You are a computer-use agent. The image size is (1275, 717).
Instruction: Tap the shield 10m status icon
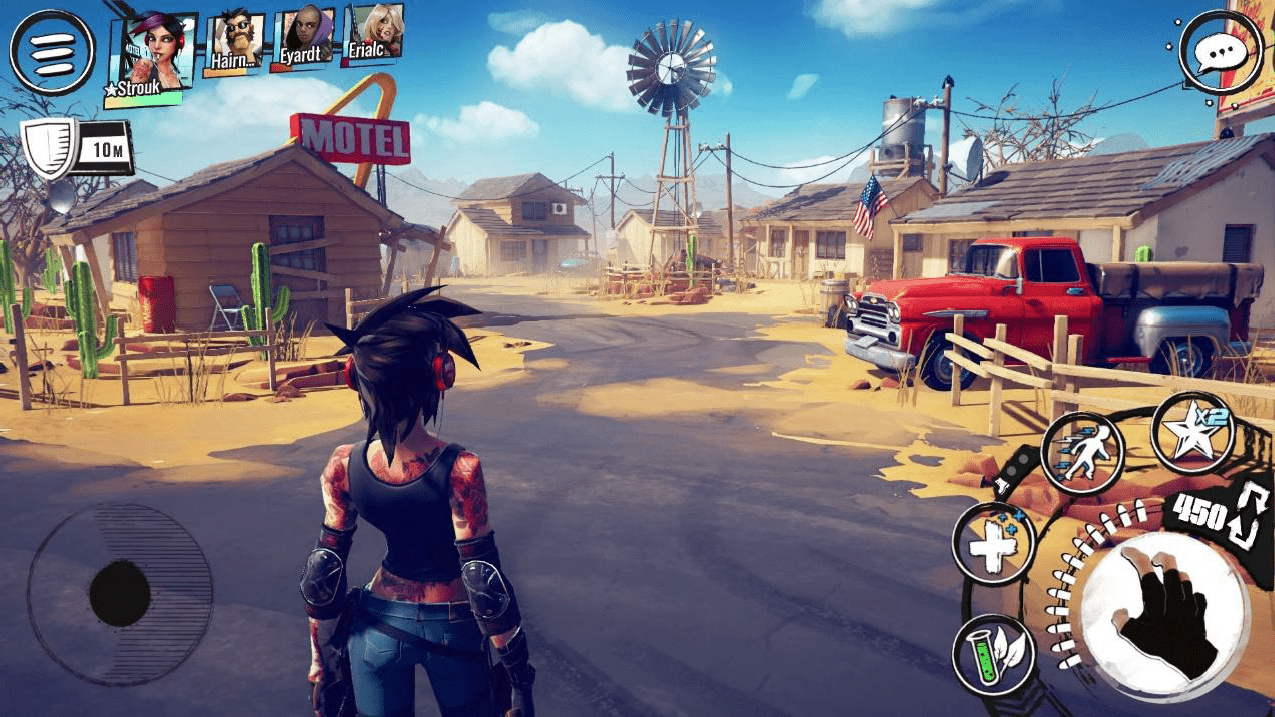click(x=76, y=148)
